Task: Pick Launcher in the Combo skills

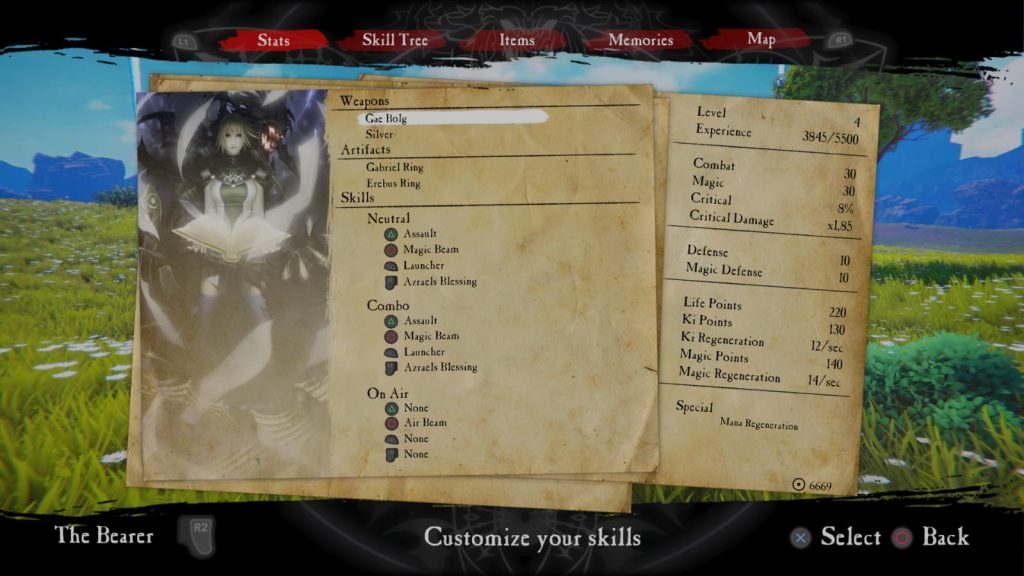Action: point(424,352)
